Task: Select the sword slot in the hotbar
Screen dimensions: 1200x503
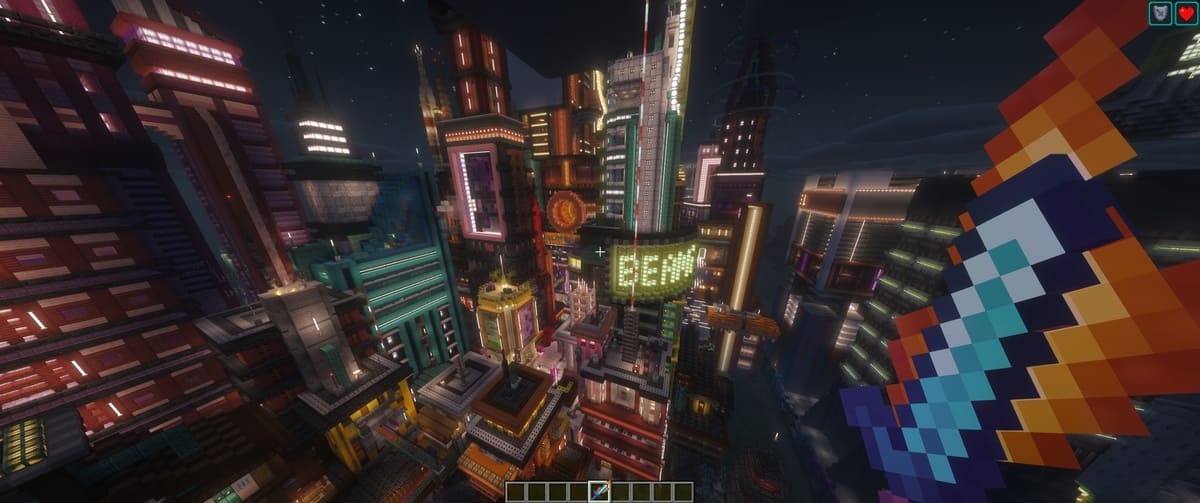Action: coord(600,491)
